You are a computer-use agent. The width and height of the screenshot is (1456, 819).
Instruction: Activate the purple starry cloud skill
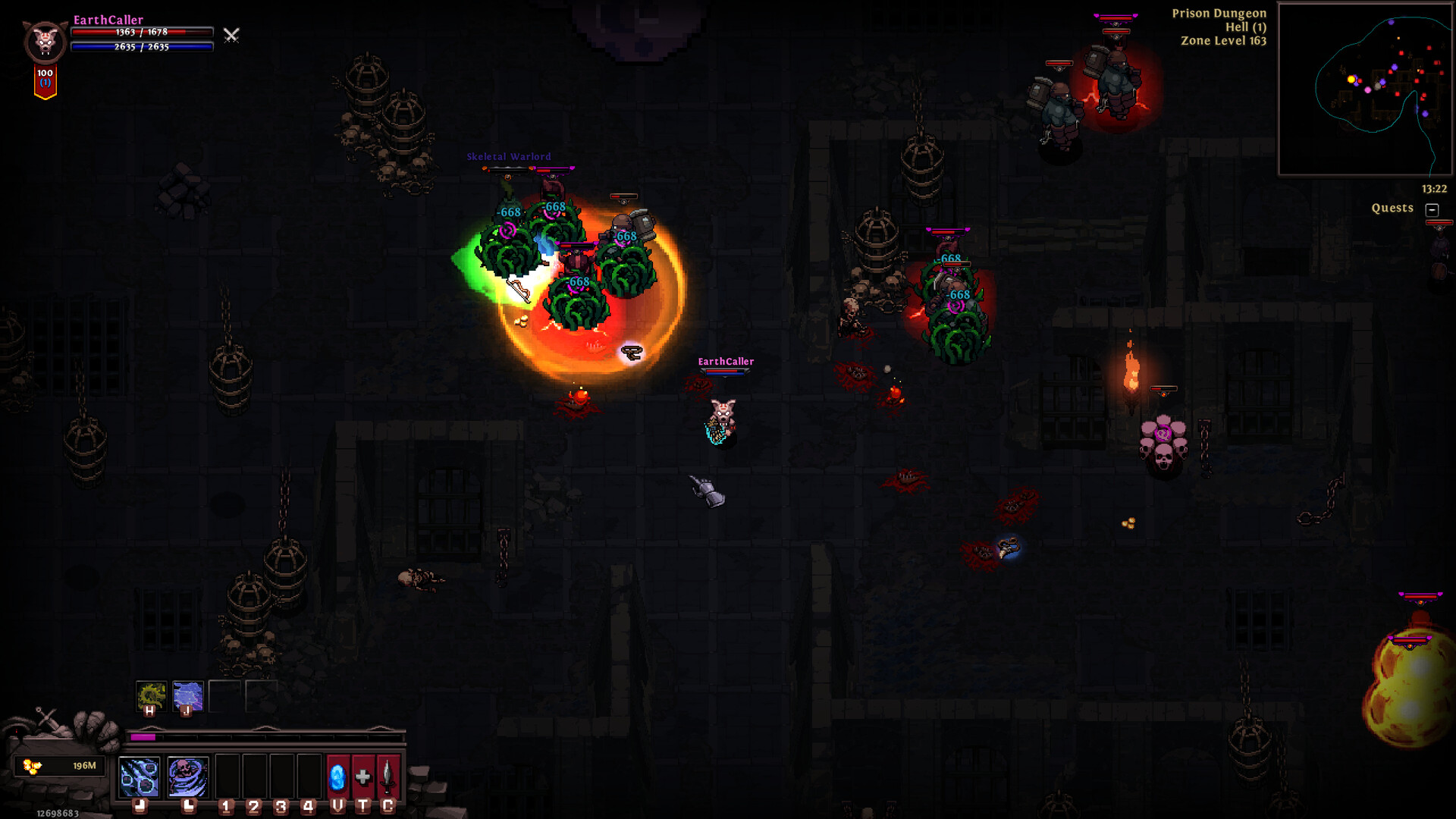[187, 695]
